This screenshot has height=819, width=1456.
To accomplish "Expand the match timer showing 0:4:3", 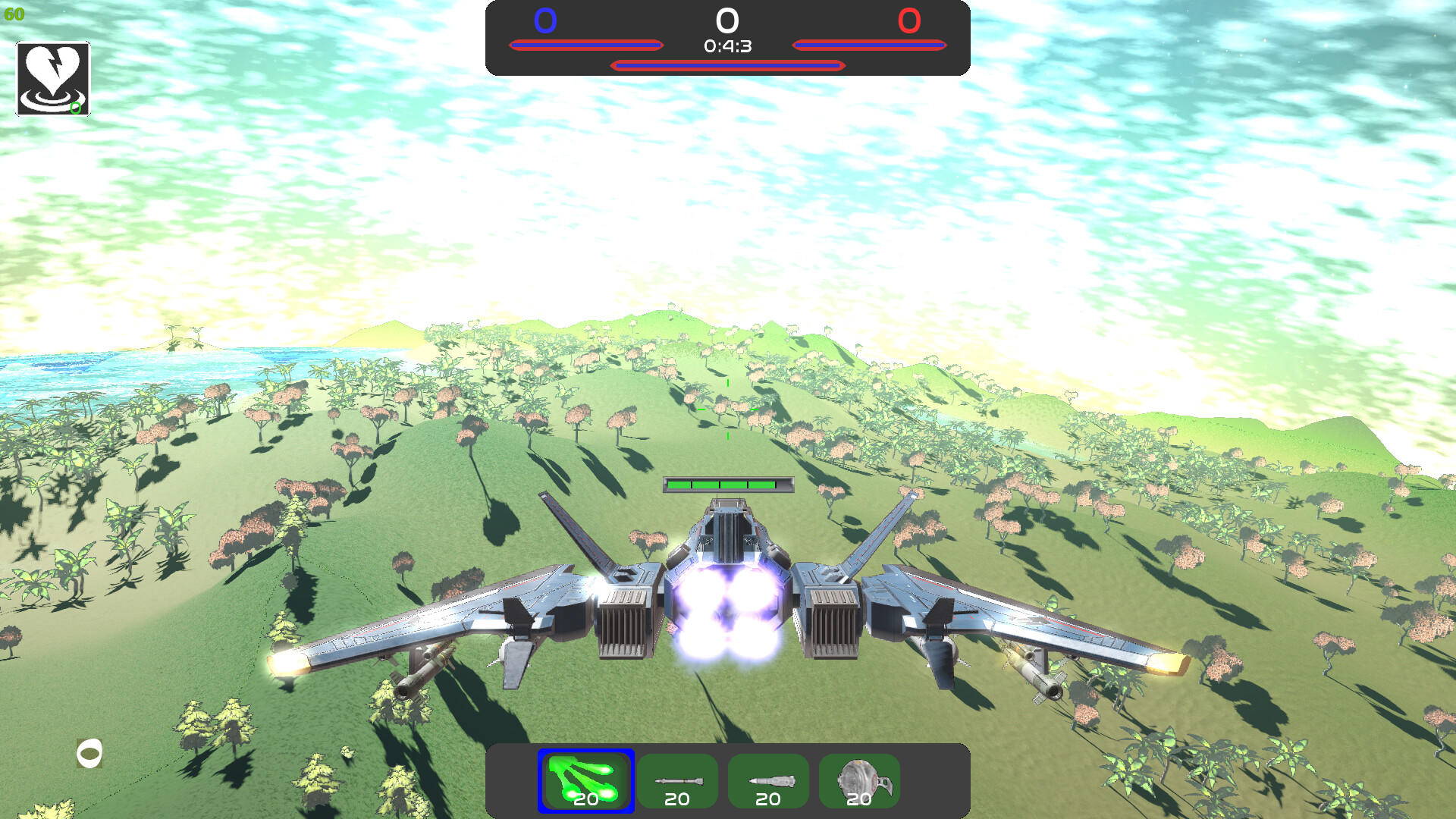I will pos(726,48).
